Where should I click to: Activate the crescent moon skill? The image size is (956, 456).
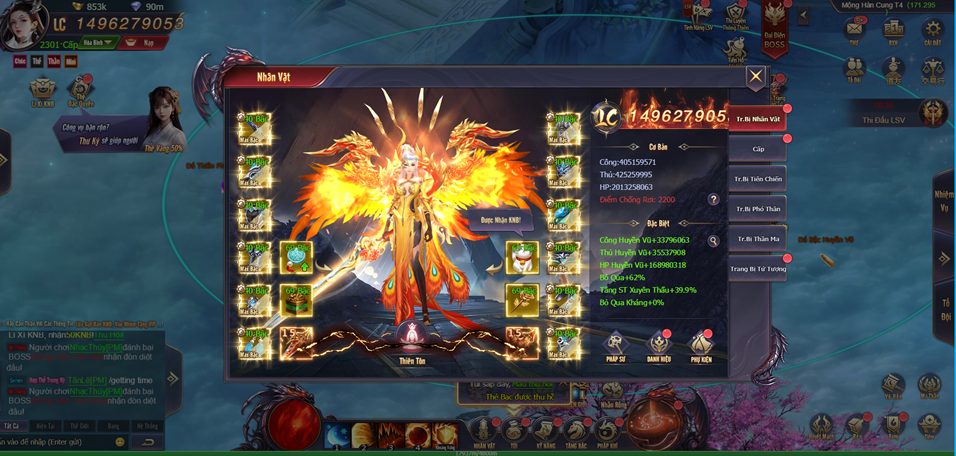(x=337, y=435)
